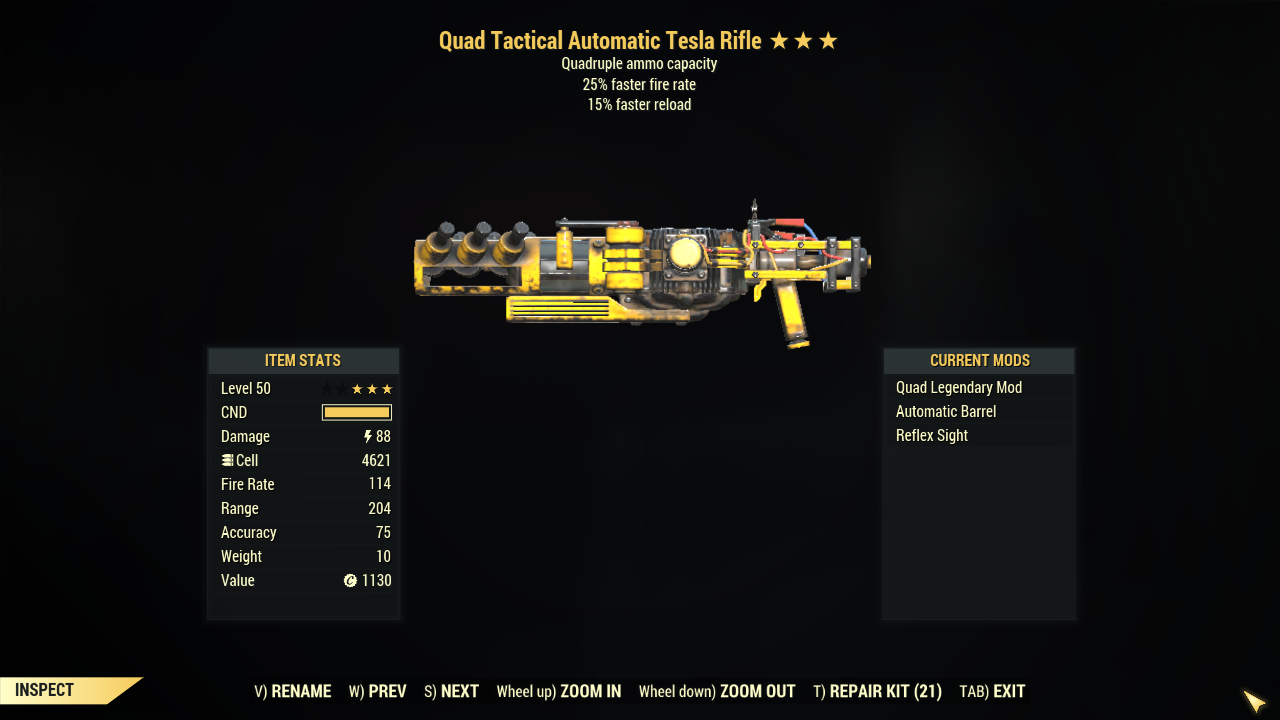Click the Rename button in the bottom bar

[293, 691]
